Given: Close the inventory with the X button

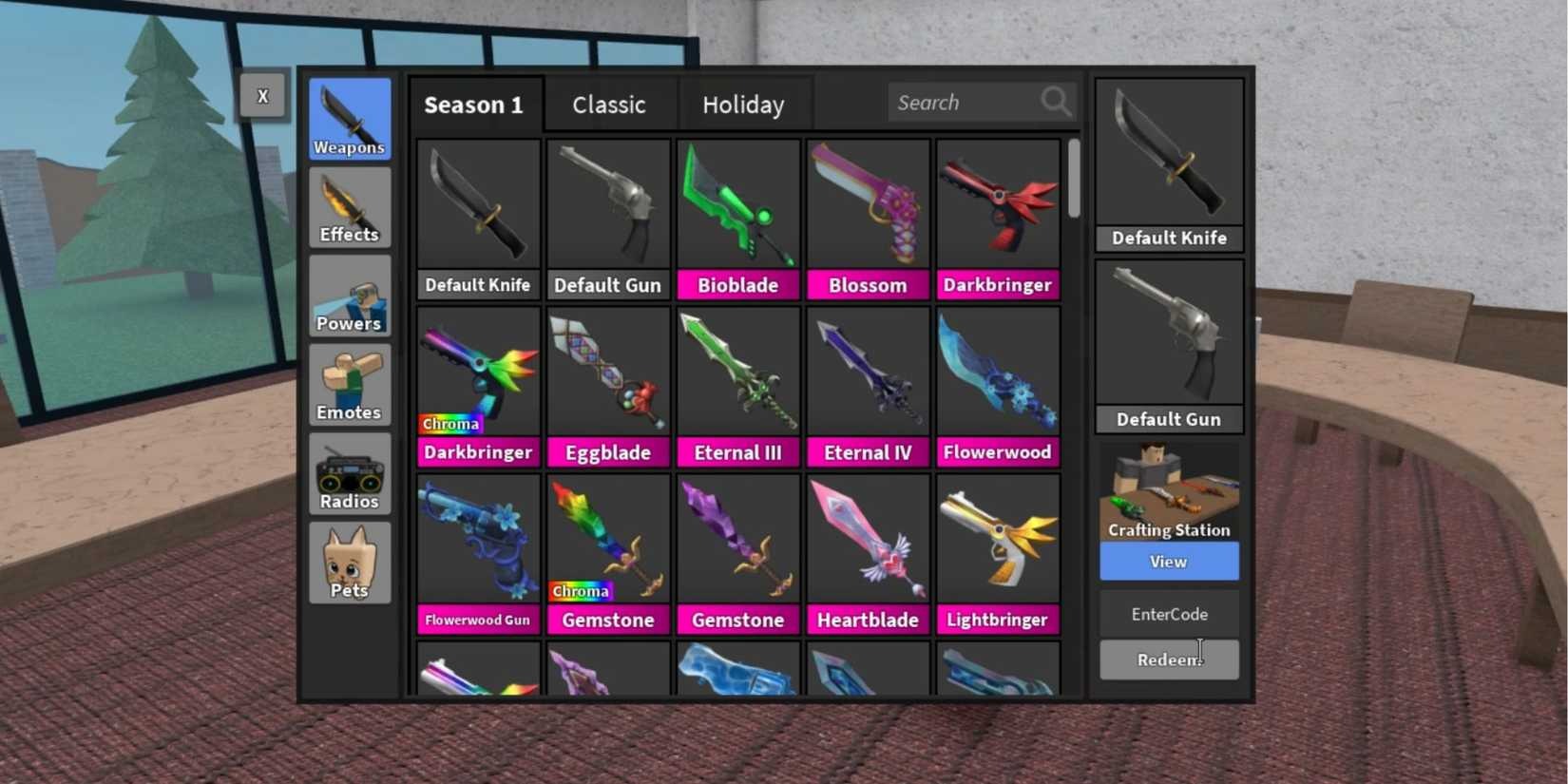Looking at the screenshot, I should 262,96.
